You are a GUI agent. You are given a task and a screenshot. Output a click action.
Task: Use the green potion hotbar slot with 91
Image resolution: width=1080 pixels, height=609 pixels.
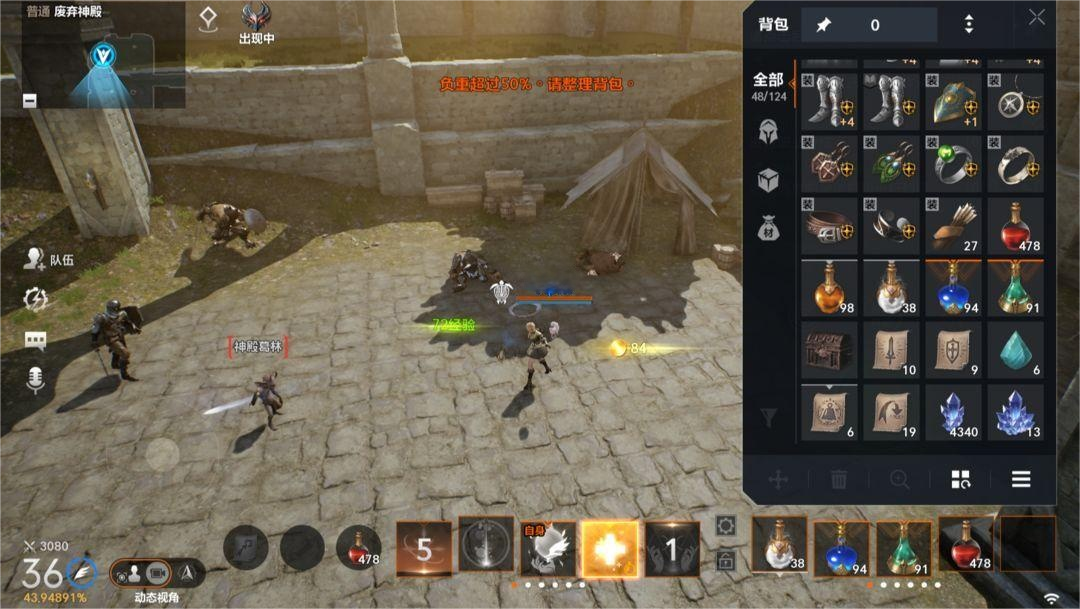coord(904,547)
